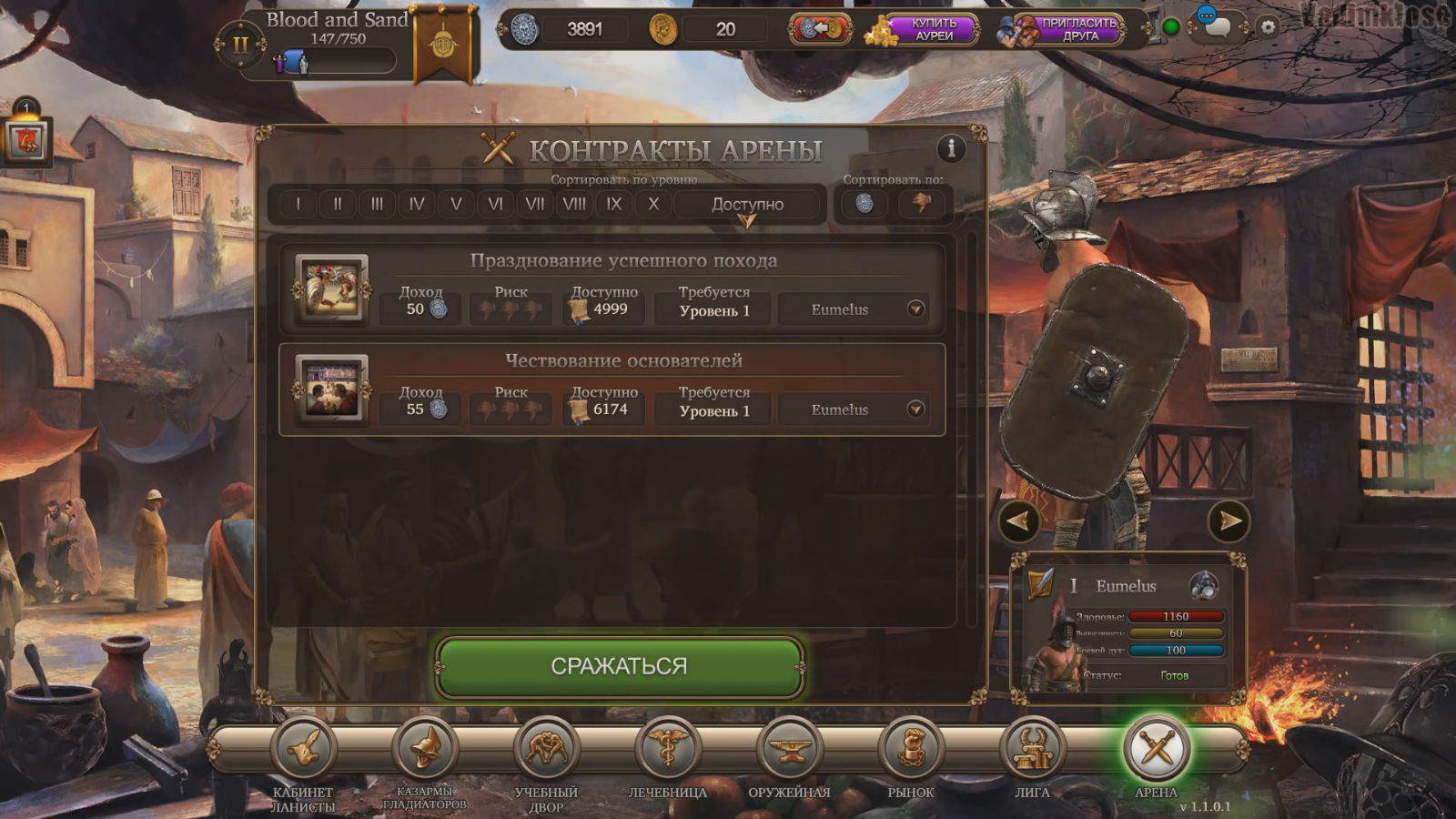The height and width of the screenshot is (819, 1456).
Task: Visit the Оружейная armory
Action: click(789, 749)
